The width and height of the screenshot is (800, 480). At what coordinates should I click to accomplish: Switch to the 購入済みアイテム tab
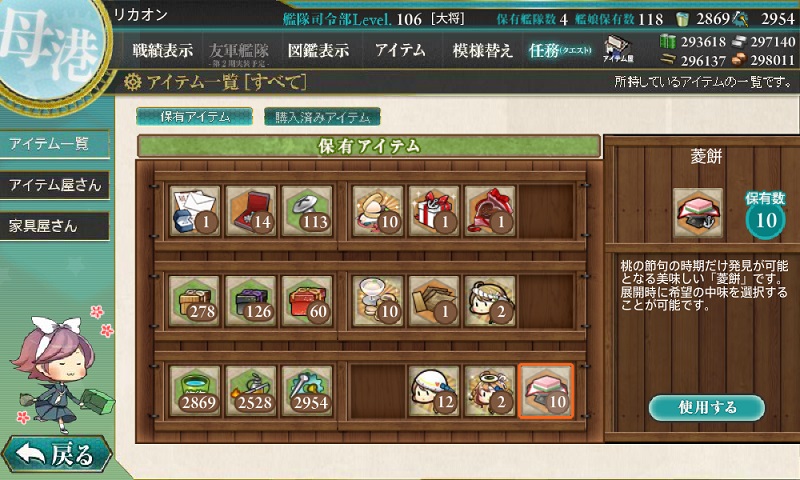coord(323,116)
